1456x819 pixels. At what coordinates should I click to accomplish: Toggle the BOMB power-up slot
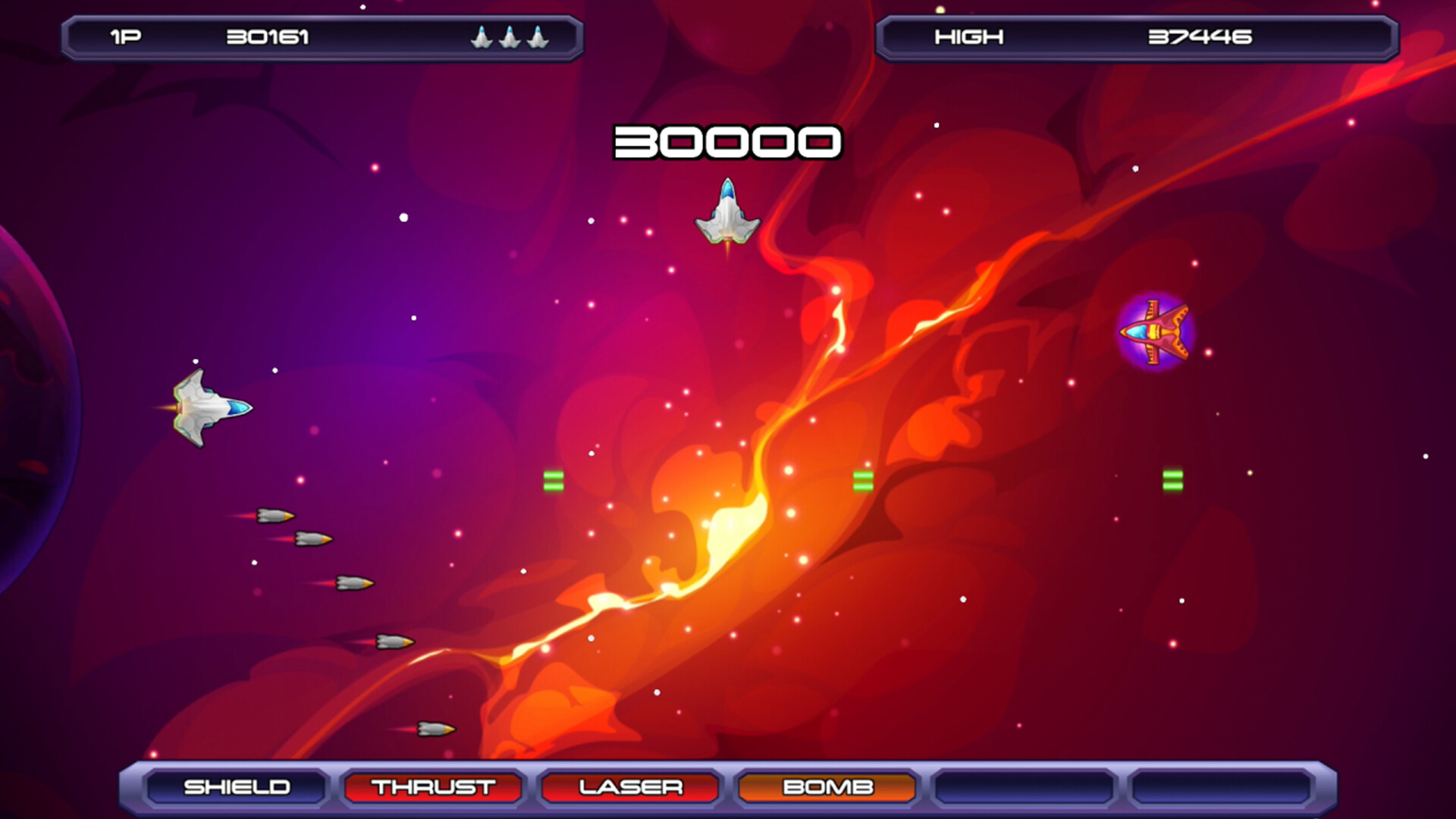(825, 787)
